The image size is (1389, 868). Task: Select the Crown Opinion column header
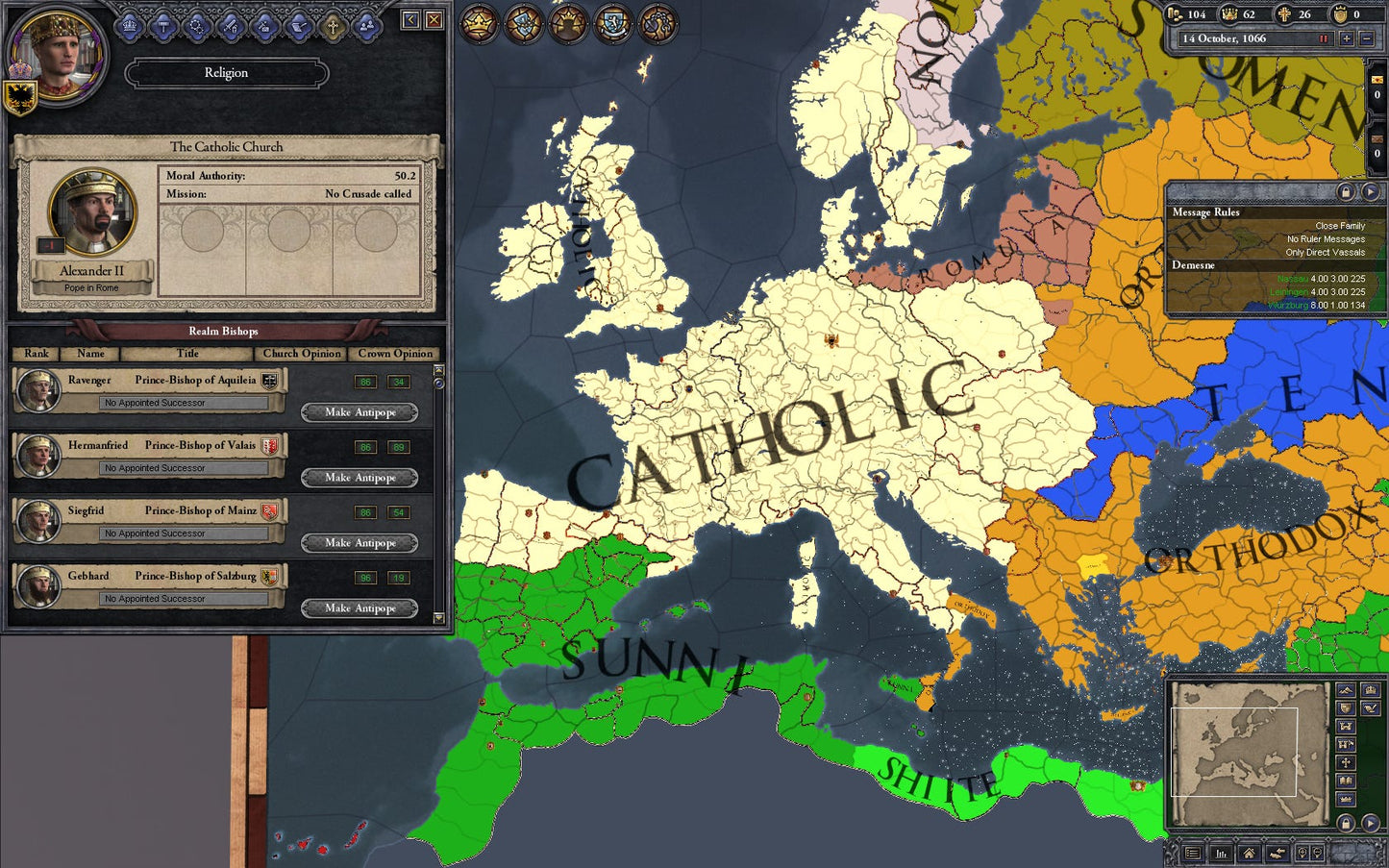(394, 354)
